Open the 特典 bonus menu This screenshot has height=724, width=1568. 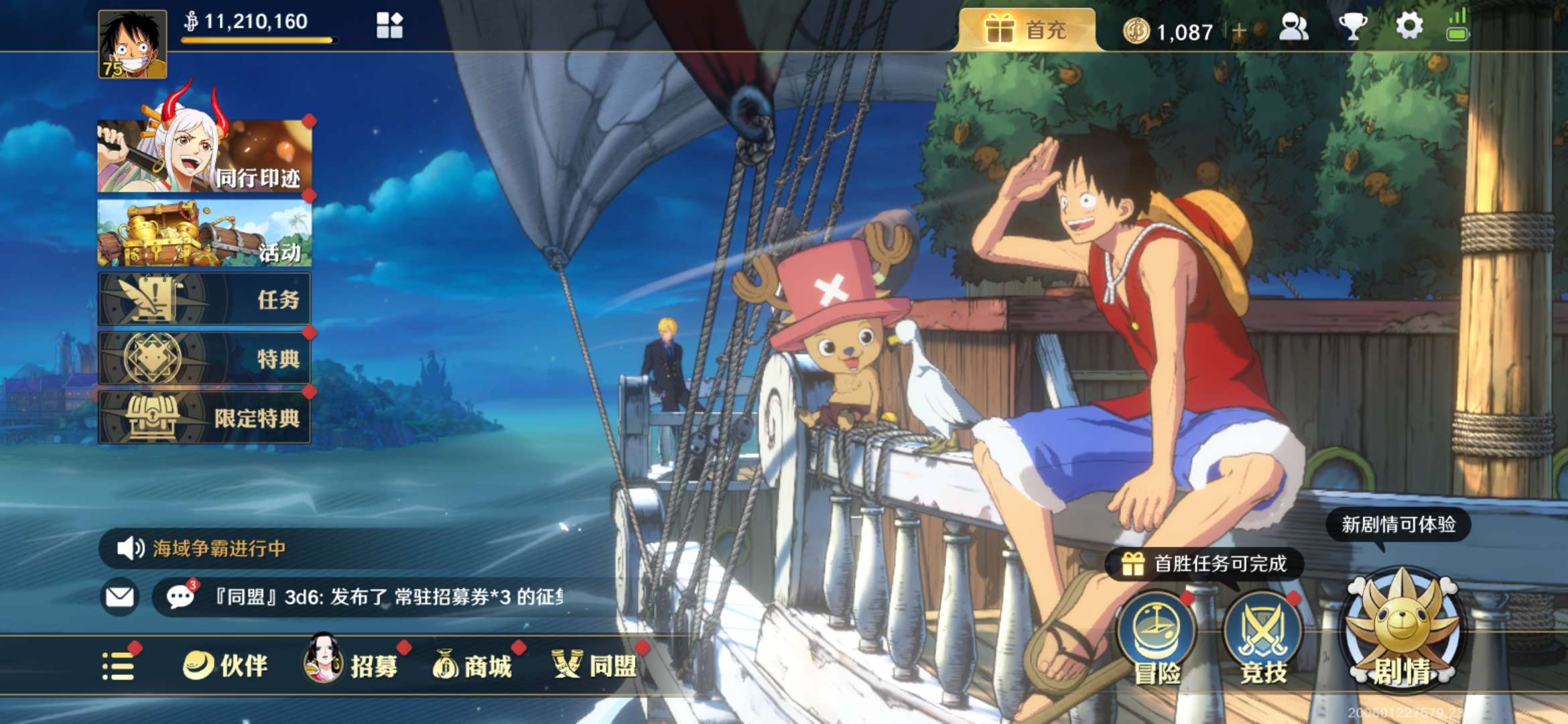[x=204, y=358]
